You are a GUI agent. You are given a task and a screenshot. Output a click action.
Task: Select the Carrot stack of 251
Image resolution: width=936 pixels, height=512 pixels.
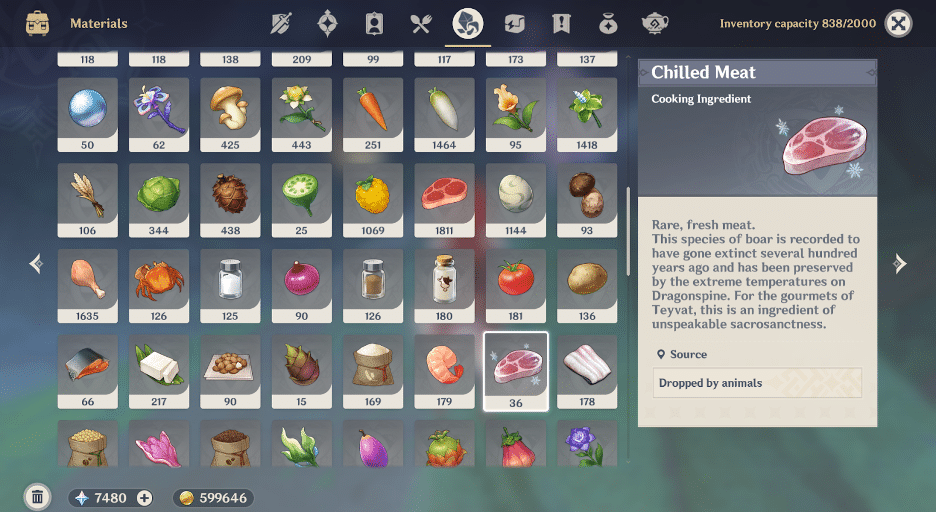tap(373, 110)
